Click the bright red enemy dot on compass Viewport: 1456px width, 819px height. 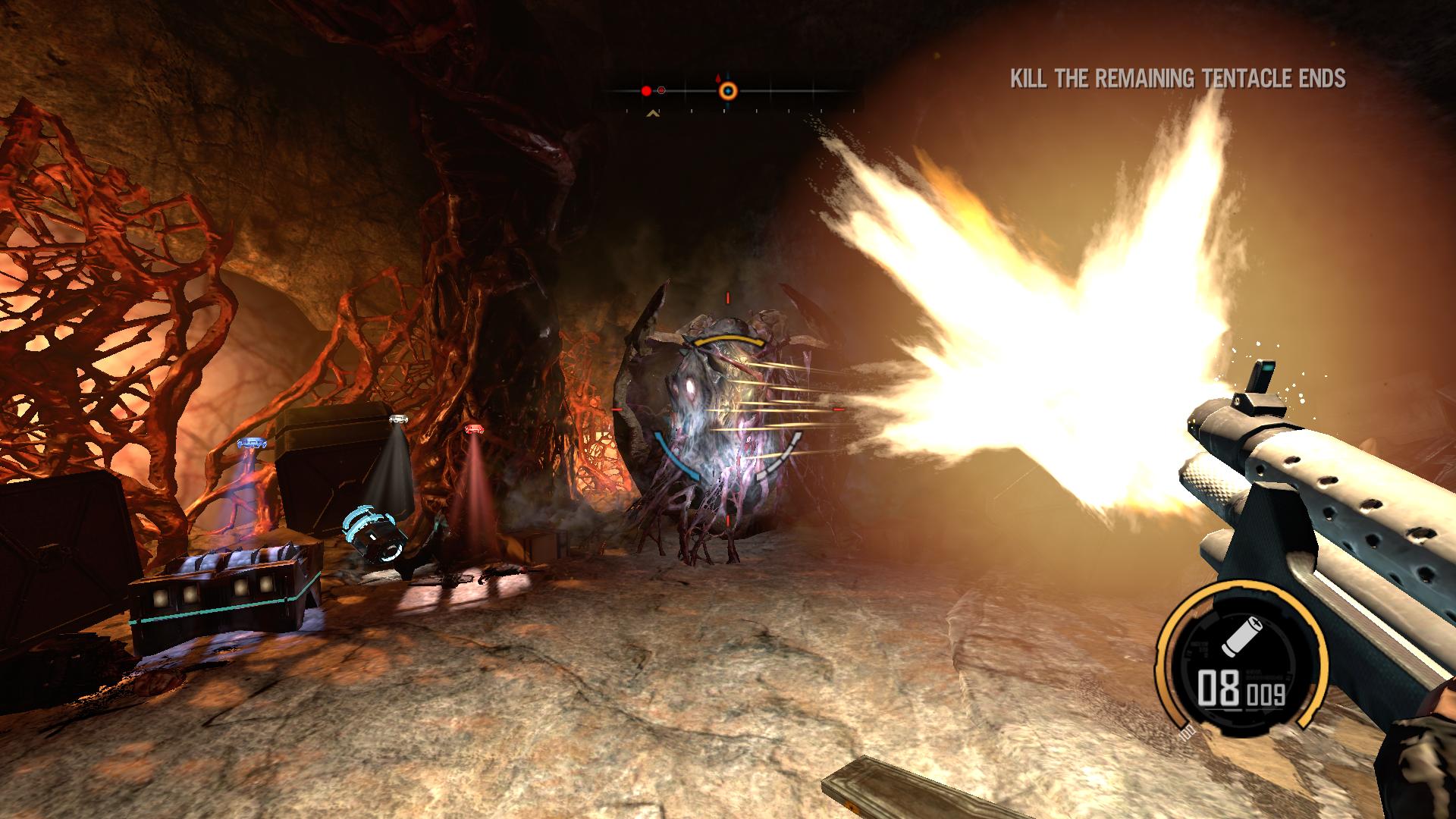pyautogui.click(x=646, y=91)
